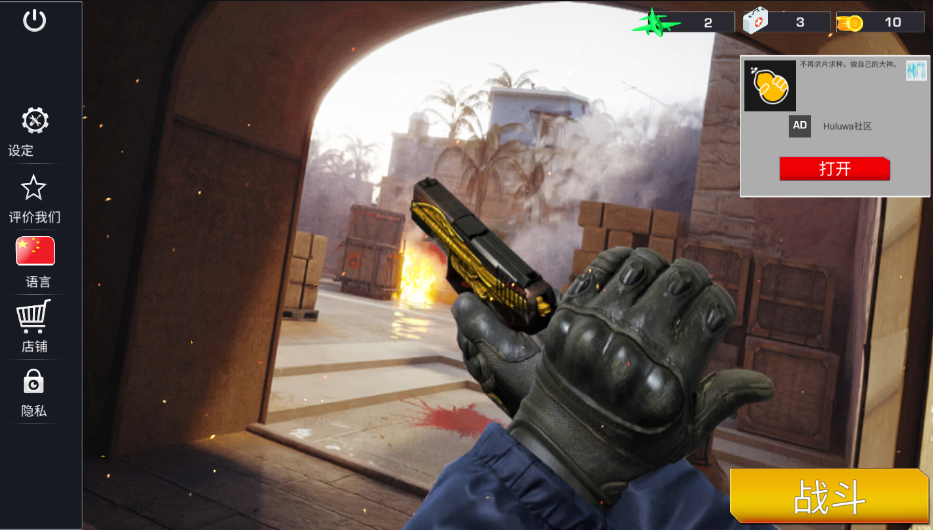
Task: Tap the medkit icon in top bar
Action: pos(755,21)
